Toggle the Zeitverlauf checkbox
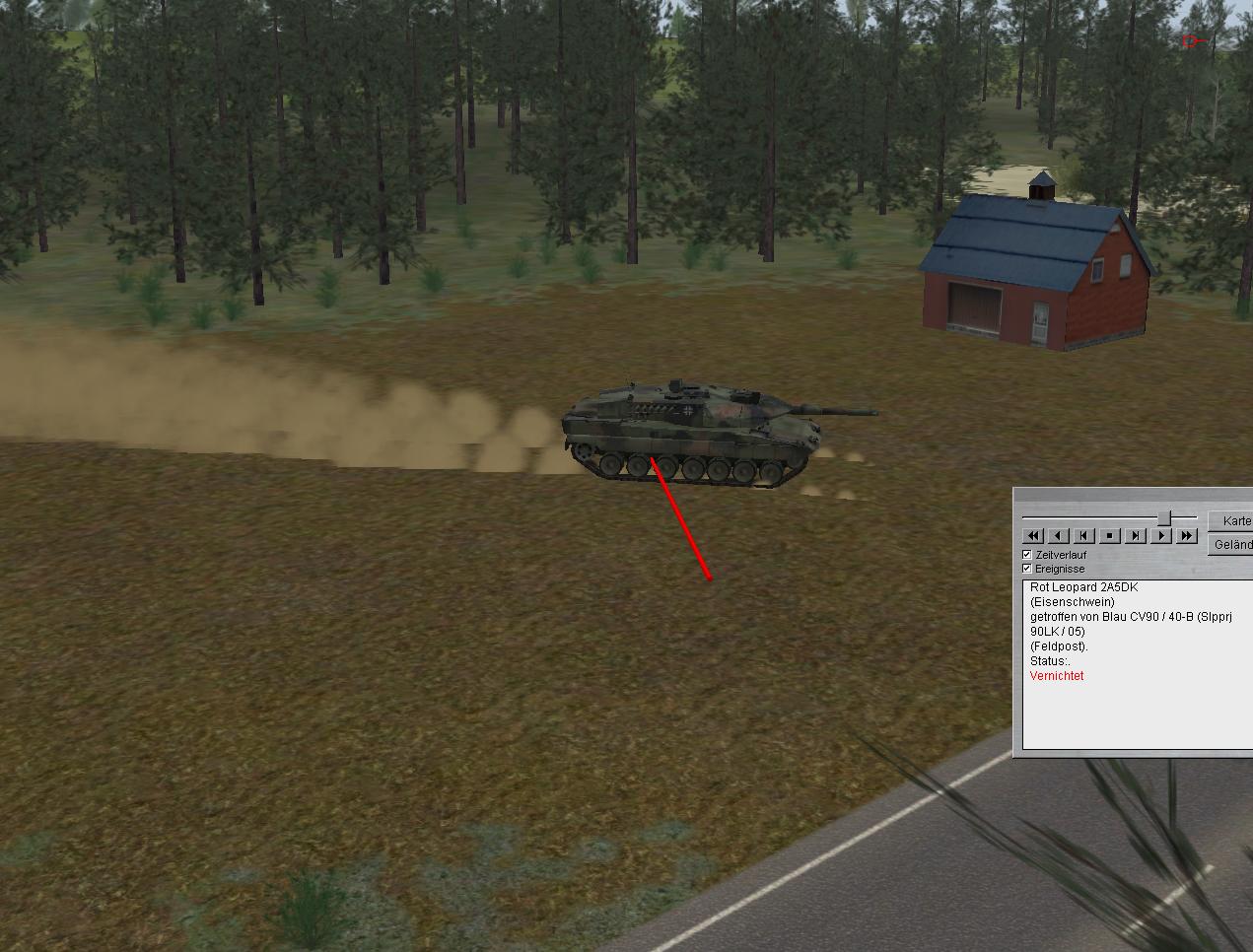 point(1027,555)
